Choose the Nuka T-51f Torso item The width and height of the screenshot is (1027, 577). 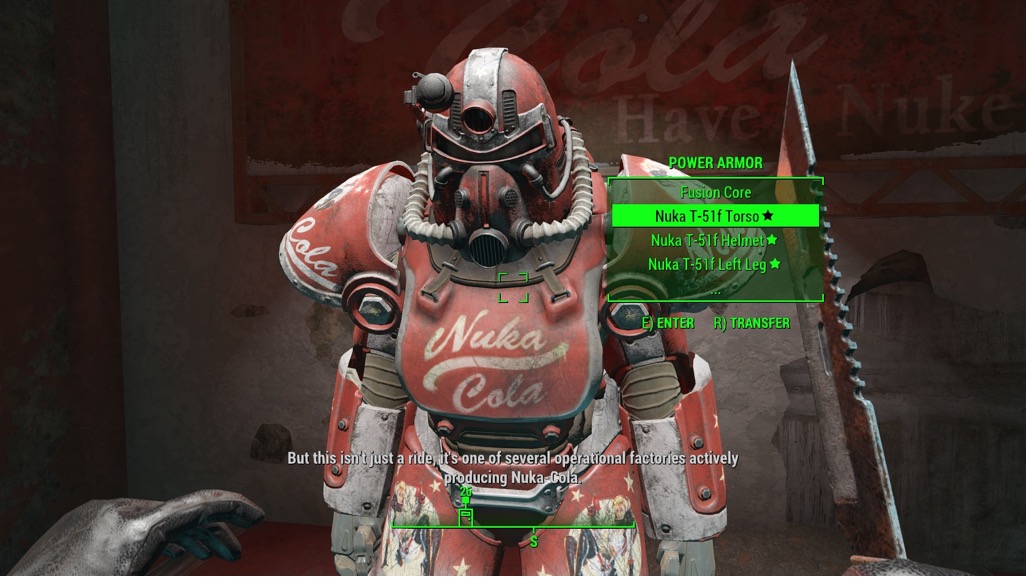point(715,215)
